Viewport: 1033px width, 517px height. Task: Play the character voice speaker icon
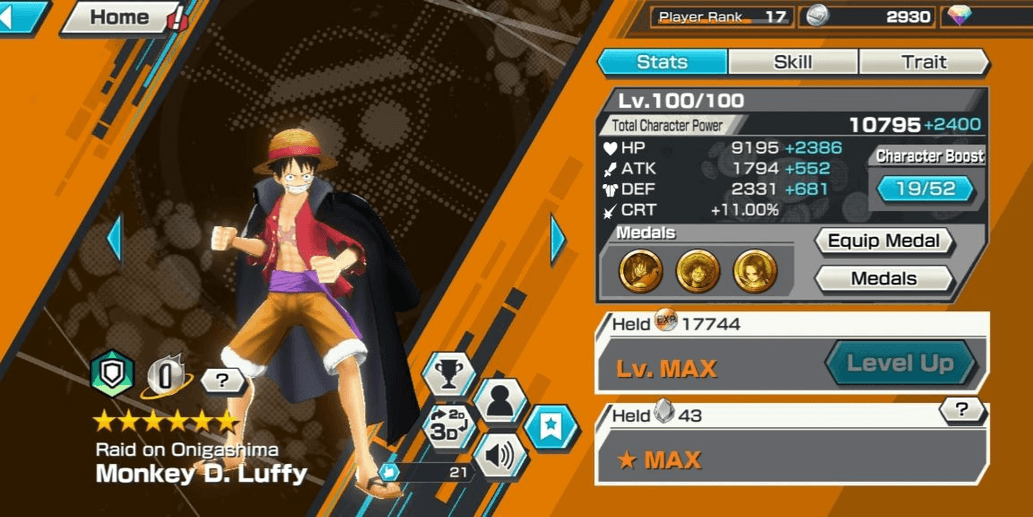500,455
